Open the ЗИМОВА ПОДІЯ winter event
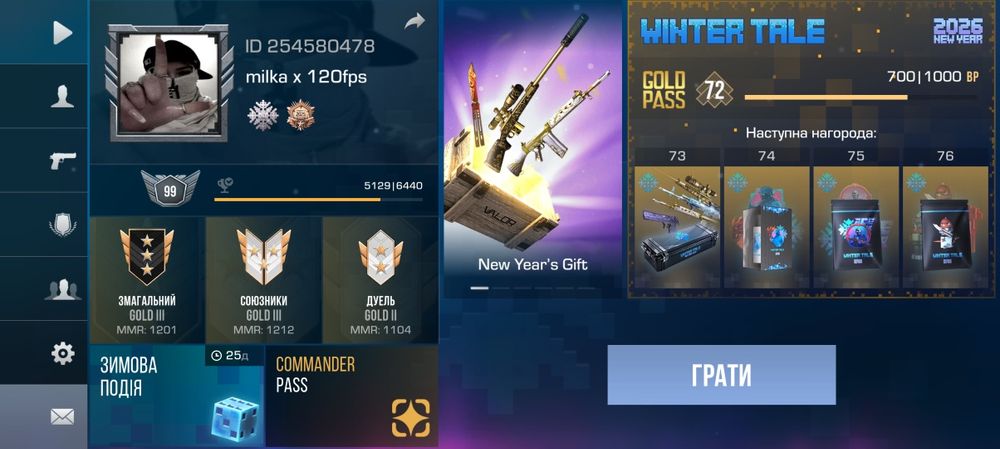Viewport: 1000px width, 449px height. [176, 396]
